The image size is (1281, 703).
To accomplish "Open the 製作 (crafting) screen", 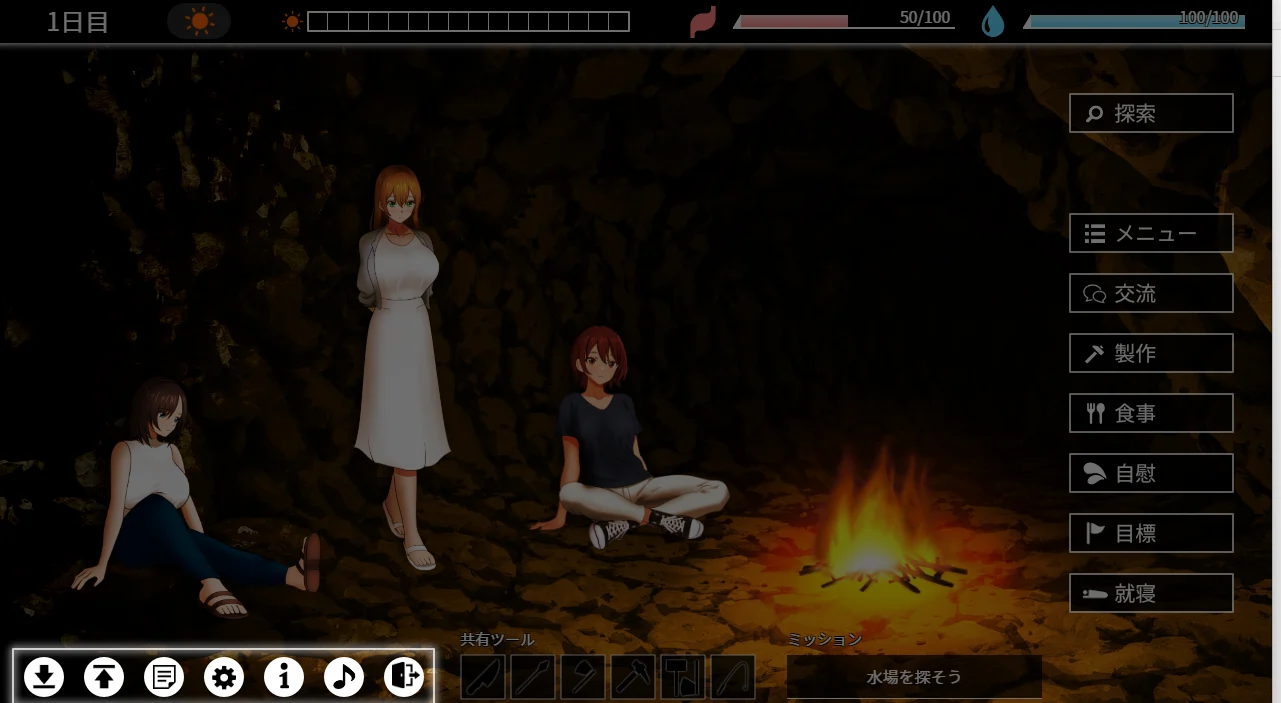I will [1151, 353].
